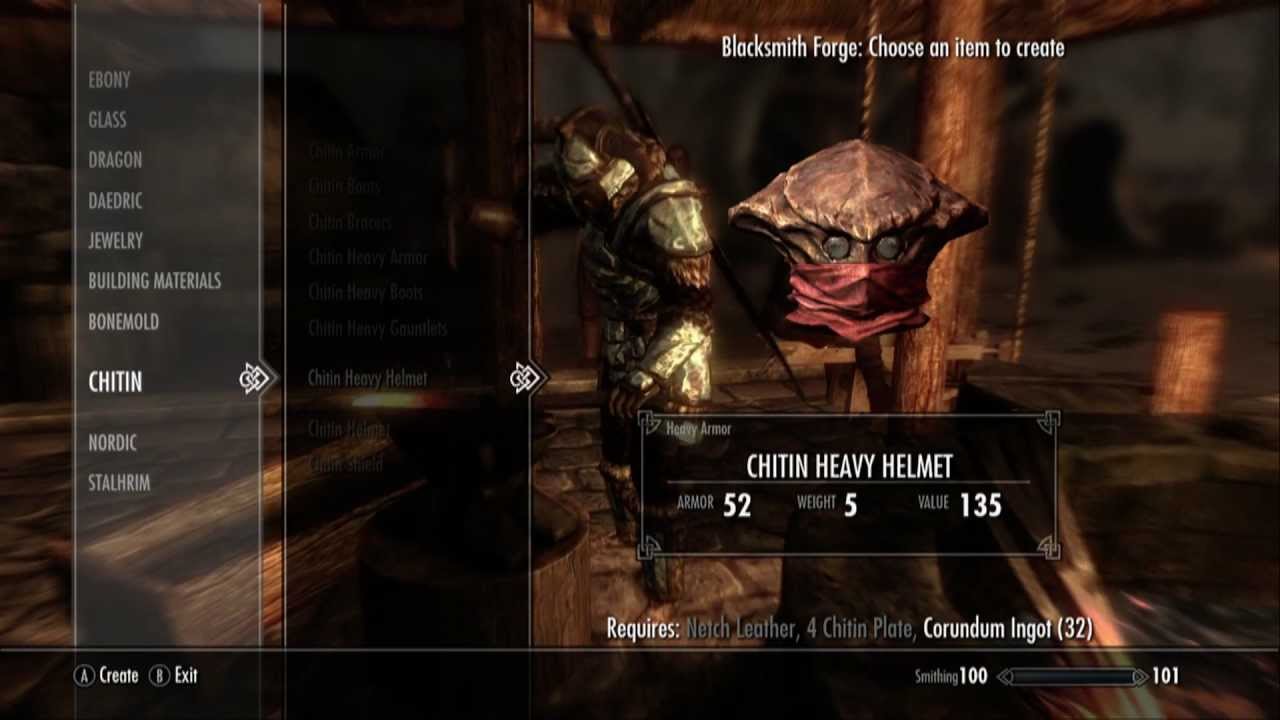Open the Glass crafting category

click(107, 120)
